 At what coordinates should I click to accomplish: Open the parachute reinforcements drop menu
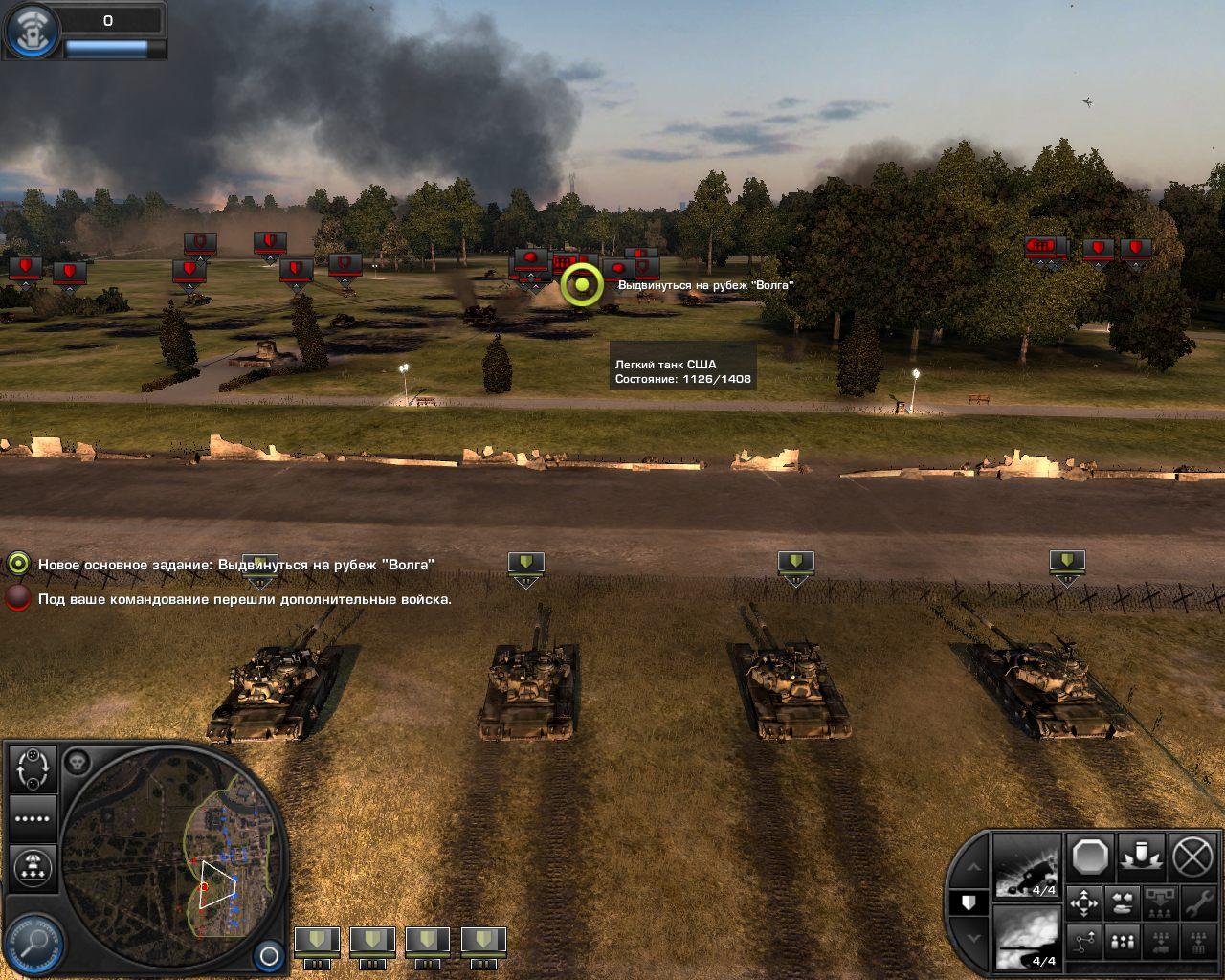point(33,866)
